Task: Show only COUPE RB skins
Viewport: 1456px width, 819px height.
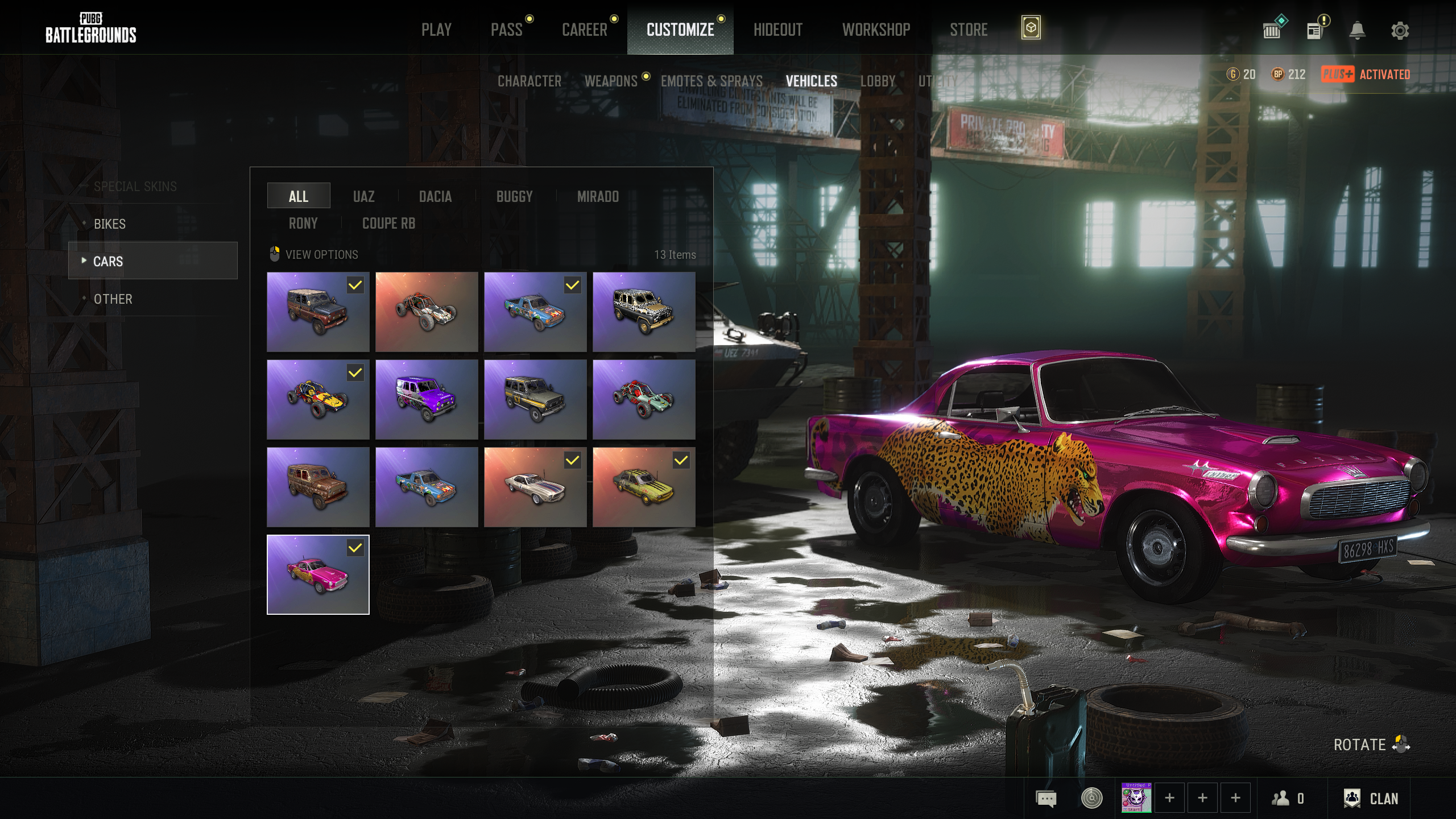Action: [388, 224]
